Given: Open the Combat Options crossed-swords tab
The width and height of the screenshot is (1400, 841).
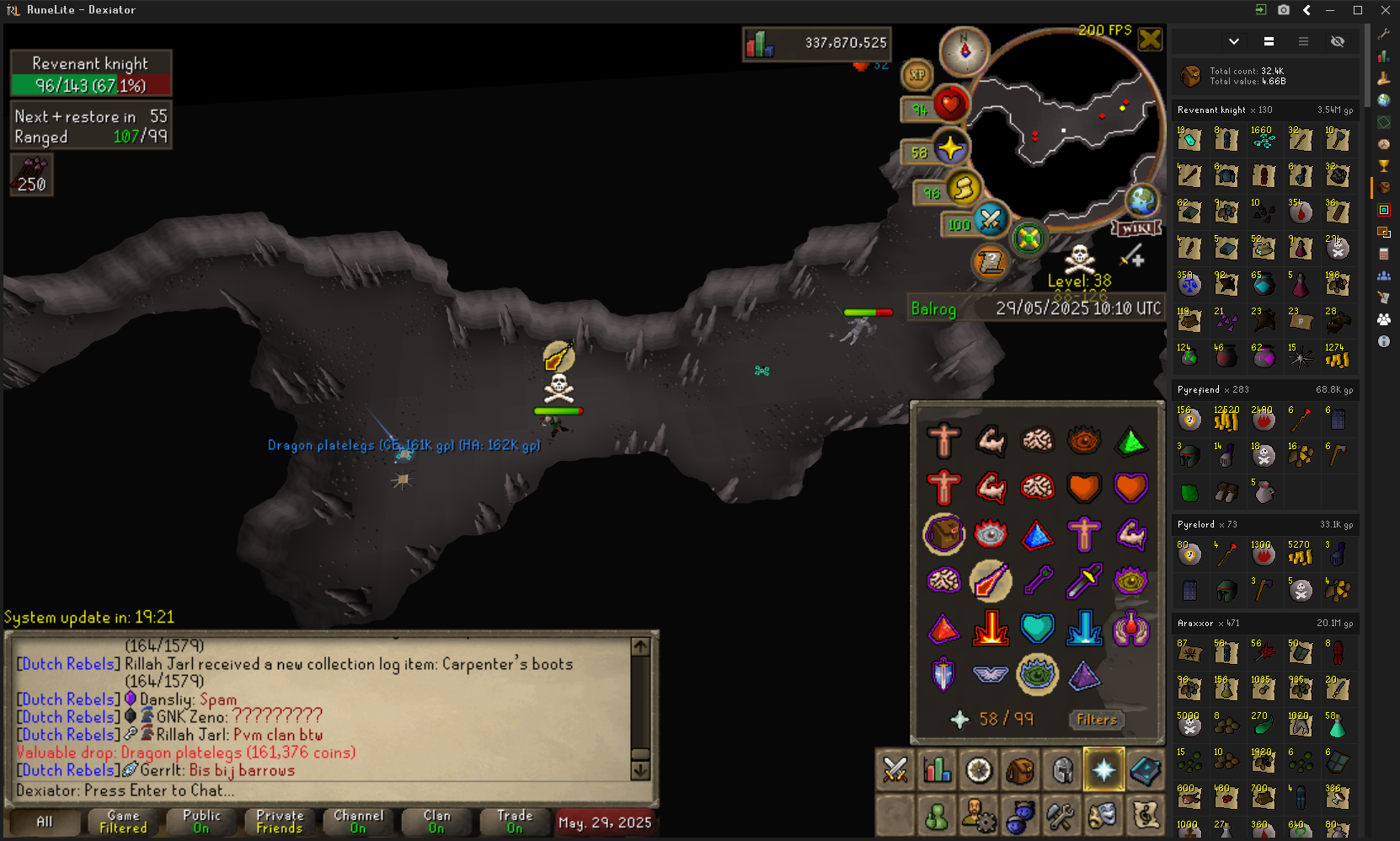Looking at the screenshot, I should [895, 770].
